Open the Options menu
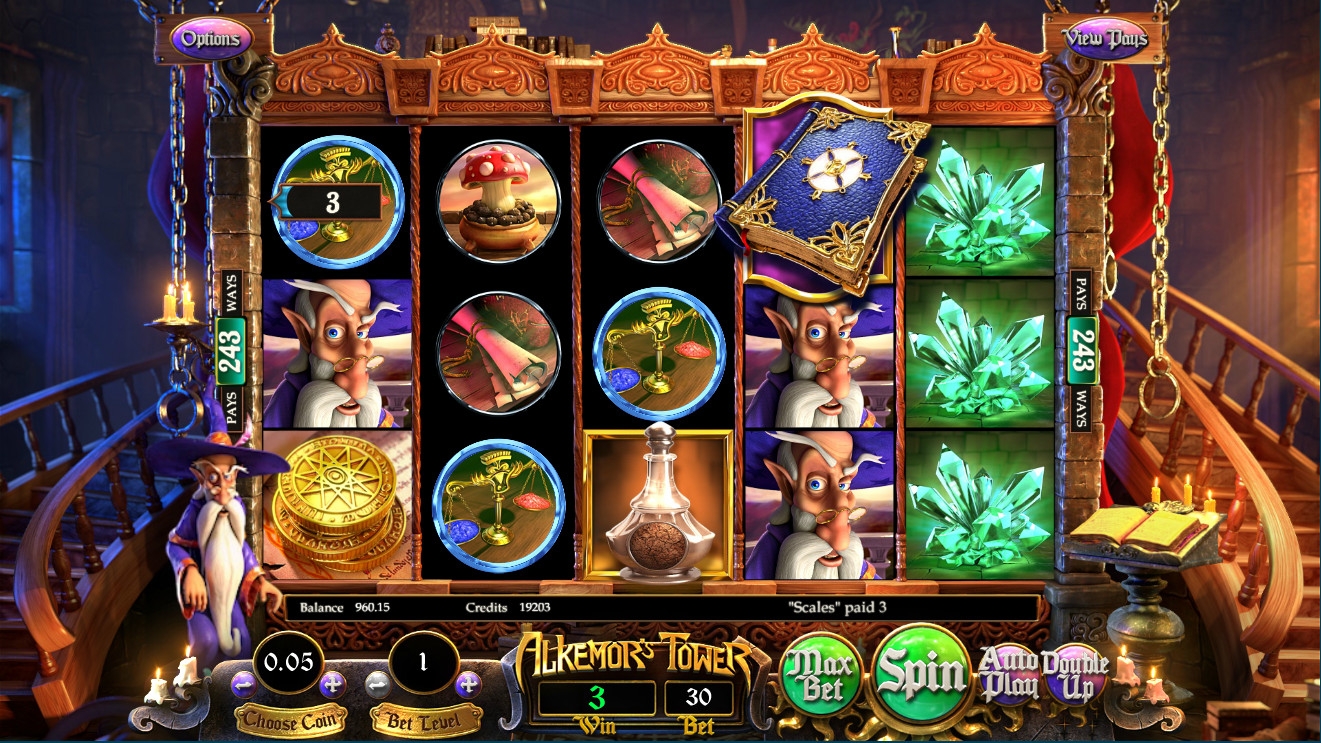 pyautogui.click(x=211, y=39)
